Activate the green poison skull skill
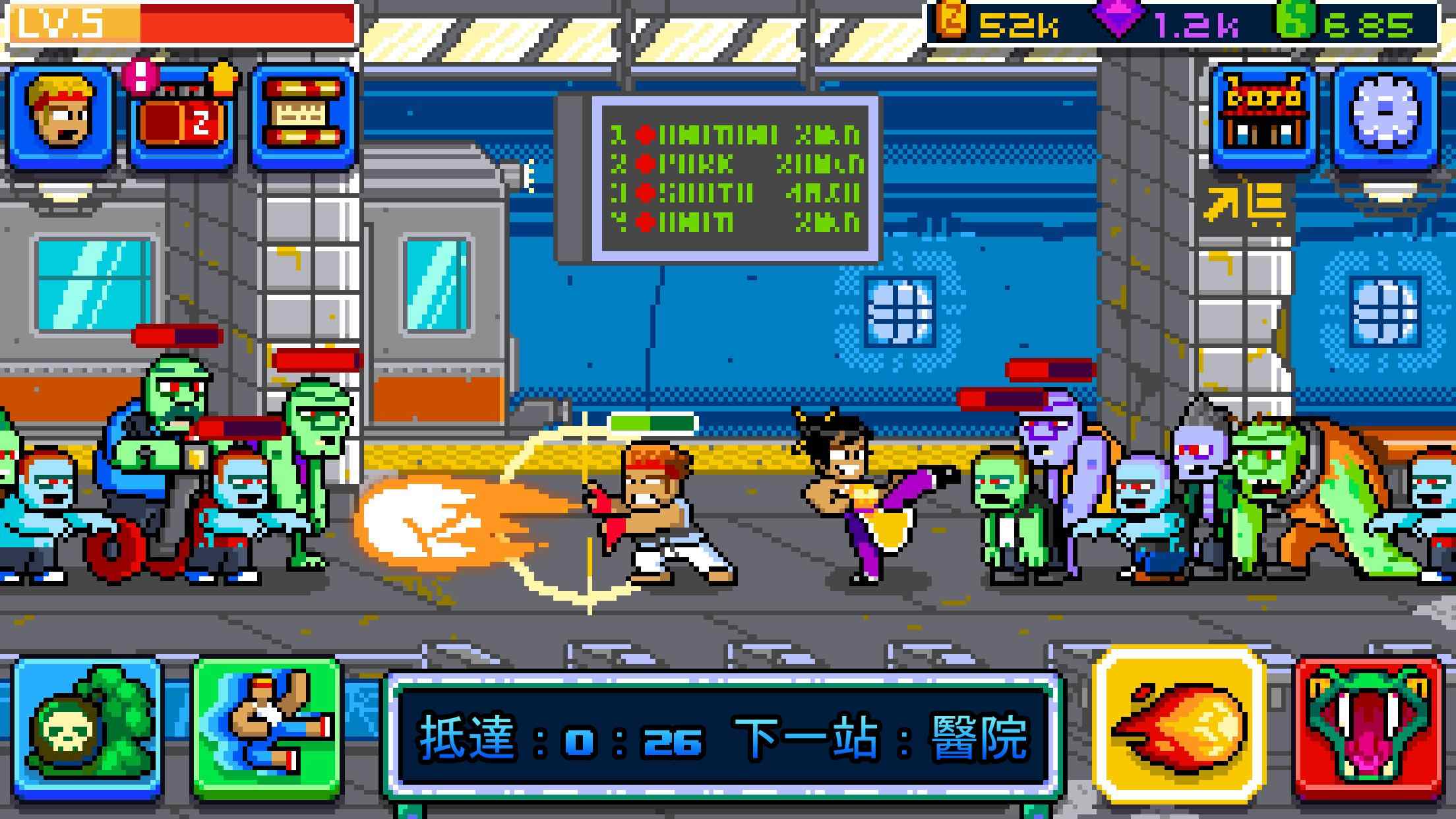This screenshot has height=819, width=1456. [x=87, y=727]
